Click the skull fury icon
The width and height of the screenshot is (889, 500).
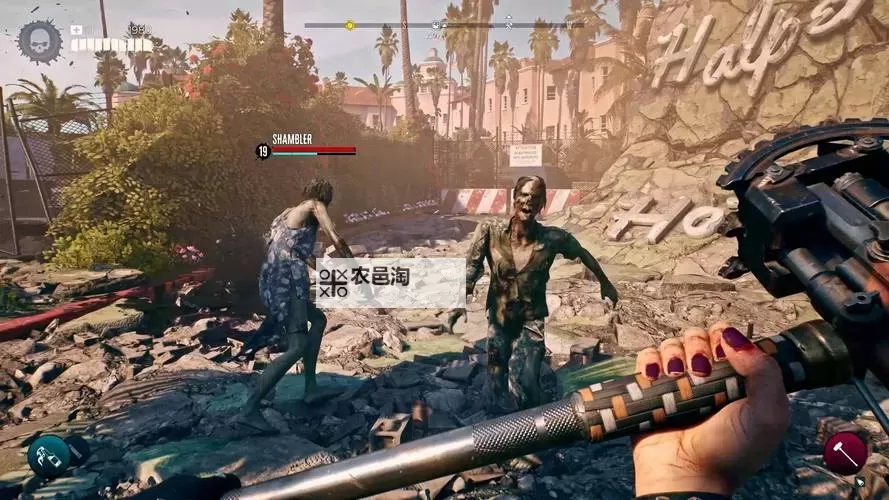pyautogui.click(x=40, y=41)
